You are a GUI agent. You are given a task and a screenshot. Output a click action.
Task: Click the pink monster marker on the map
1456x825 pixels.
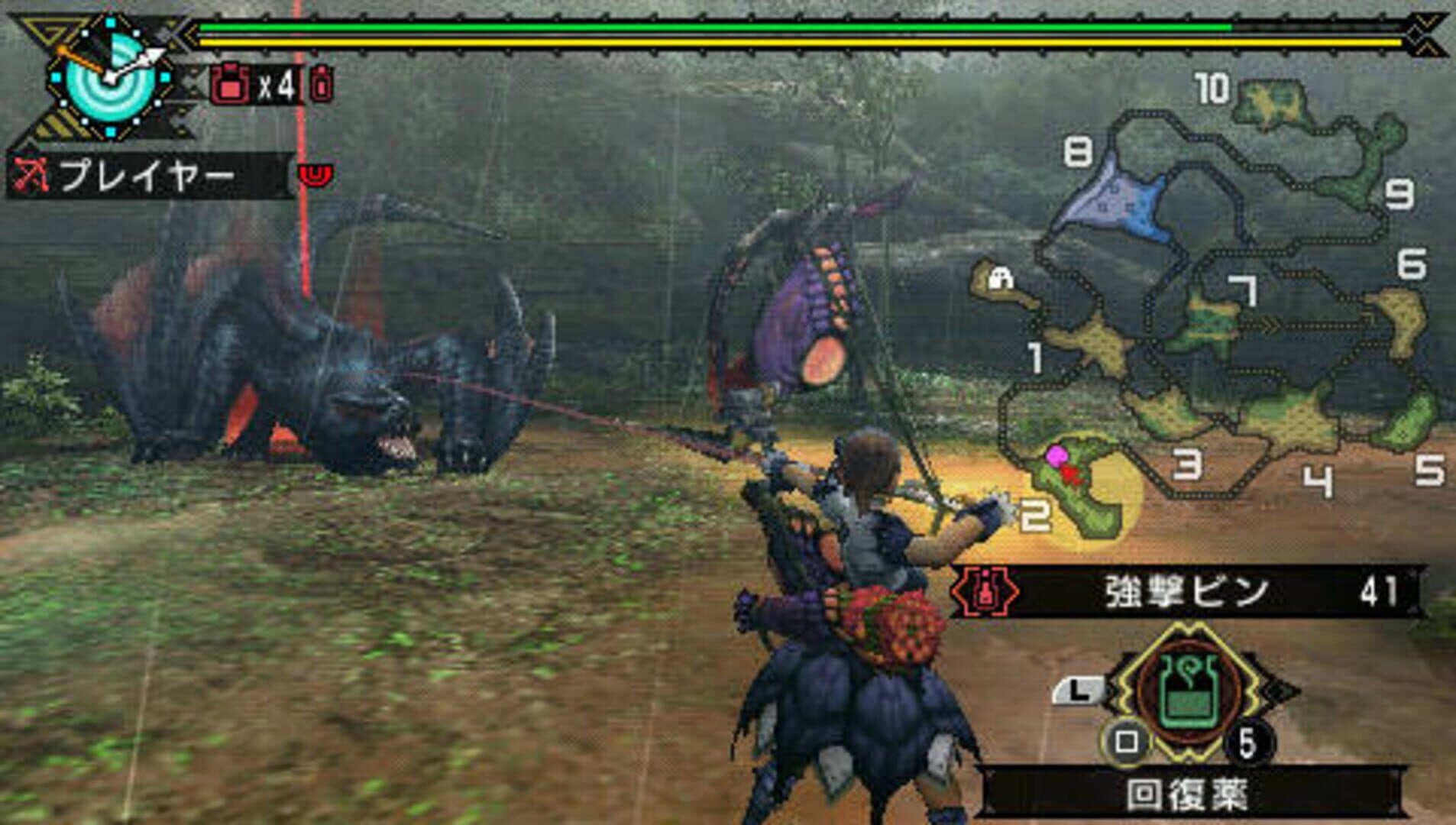pos(1056,456)
